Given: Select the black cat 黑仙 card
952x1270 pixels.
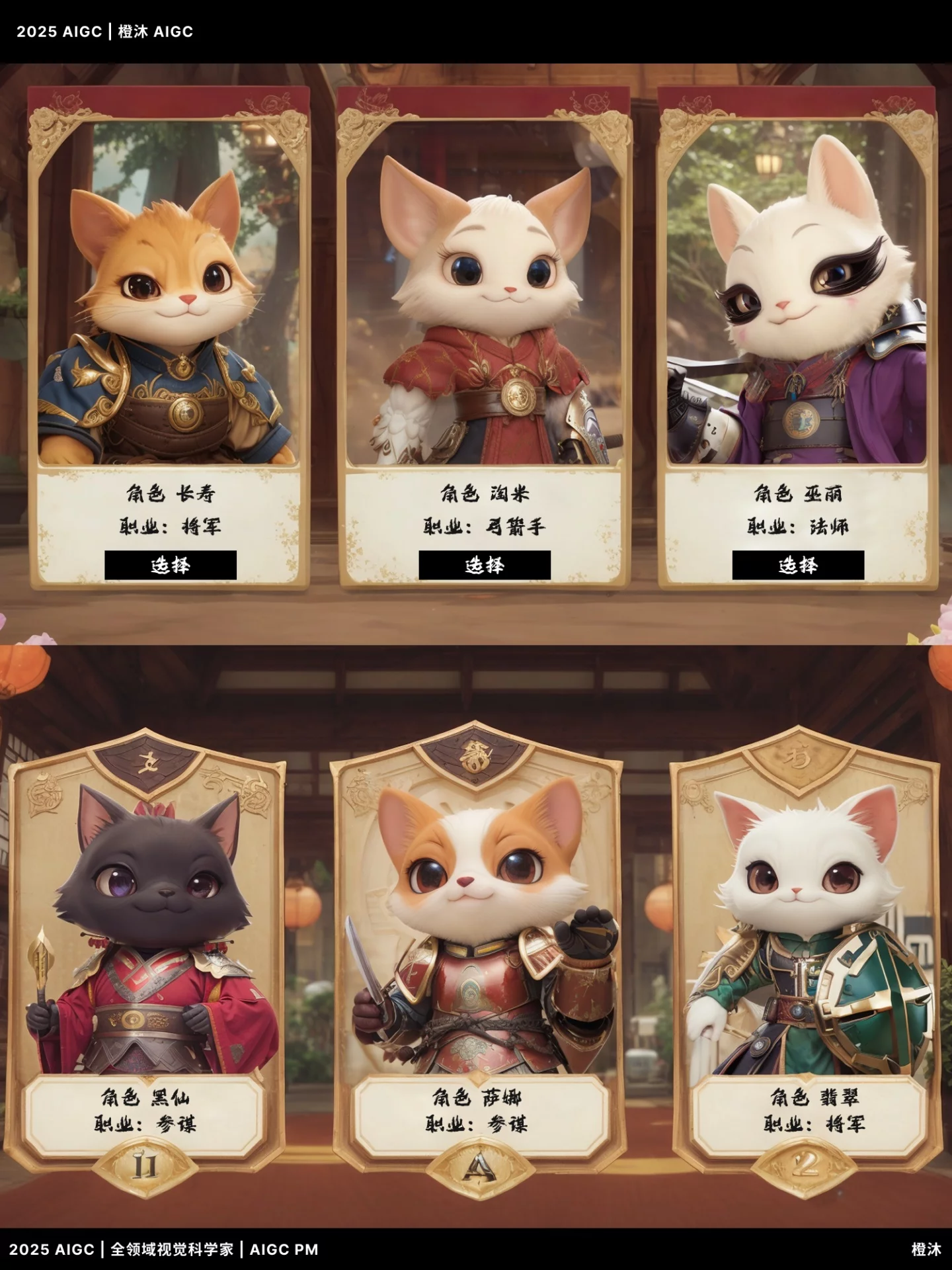Looking at the screenshot, I should coord(145,939).
